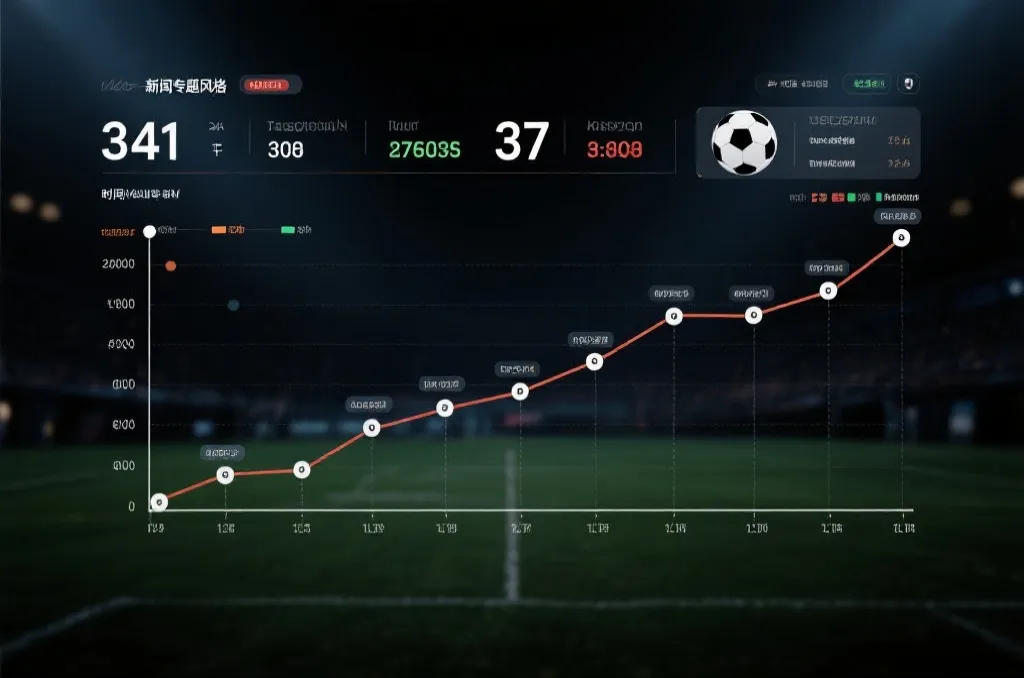Select the highest data point on the line
Viewport: 1024px width, 678px height.
901,238
